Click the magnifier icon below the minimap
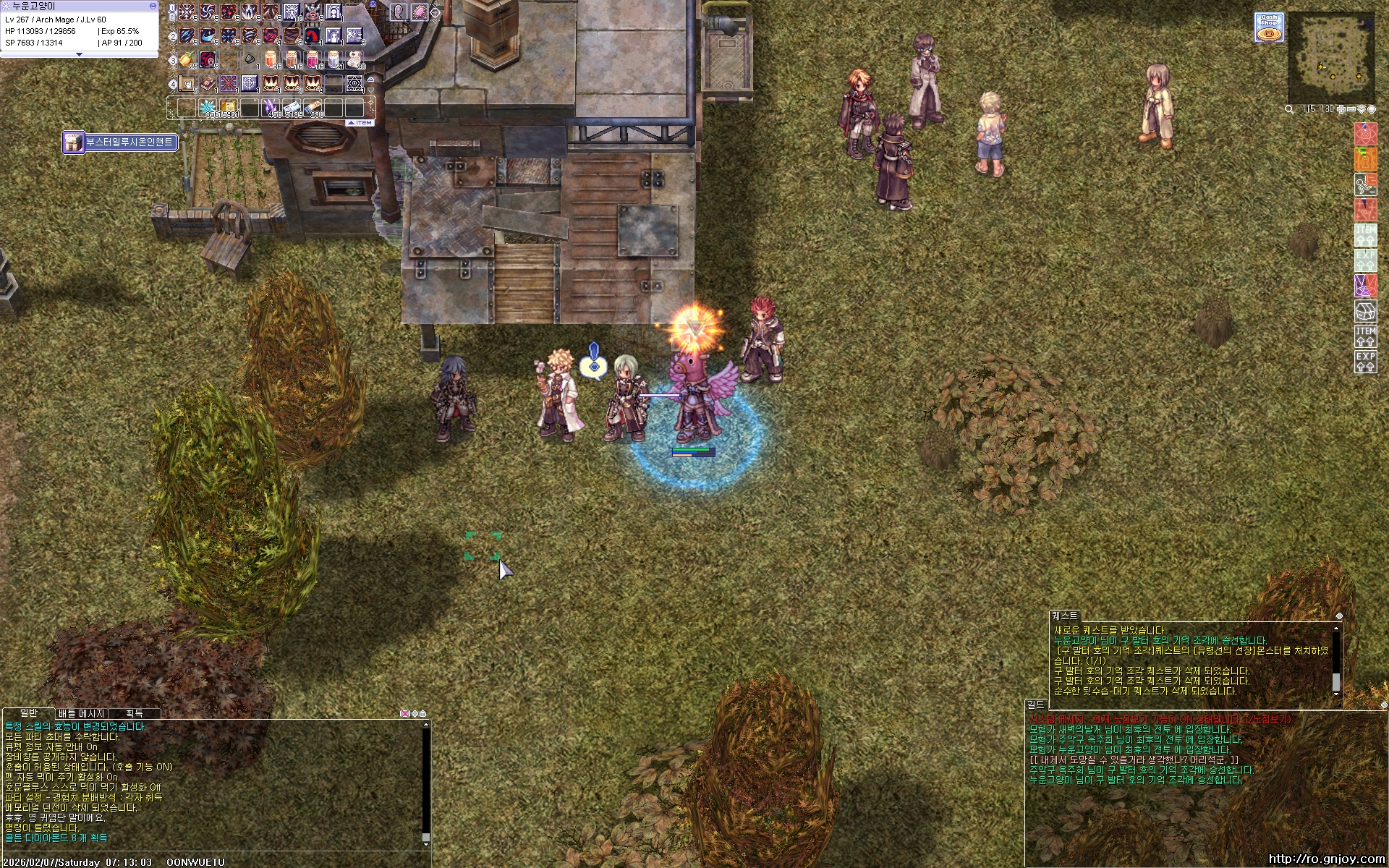This screenshot has height=868, width=1389. (1289, 109)
